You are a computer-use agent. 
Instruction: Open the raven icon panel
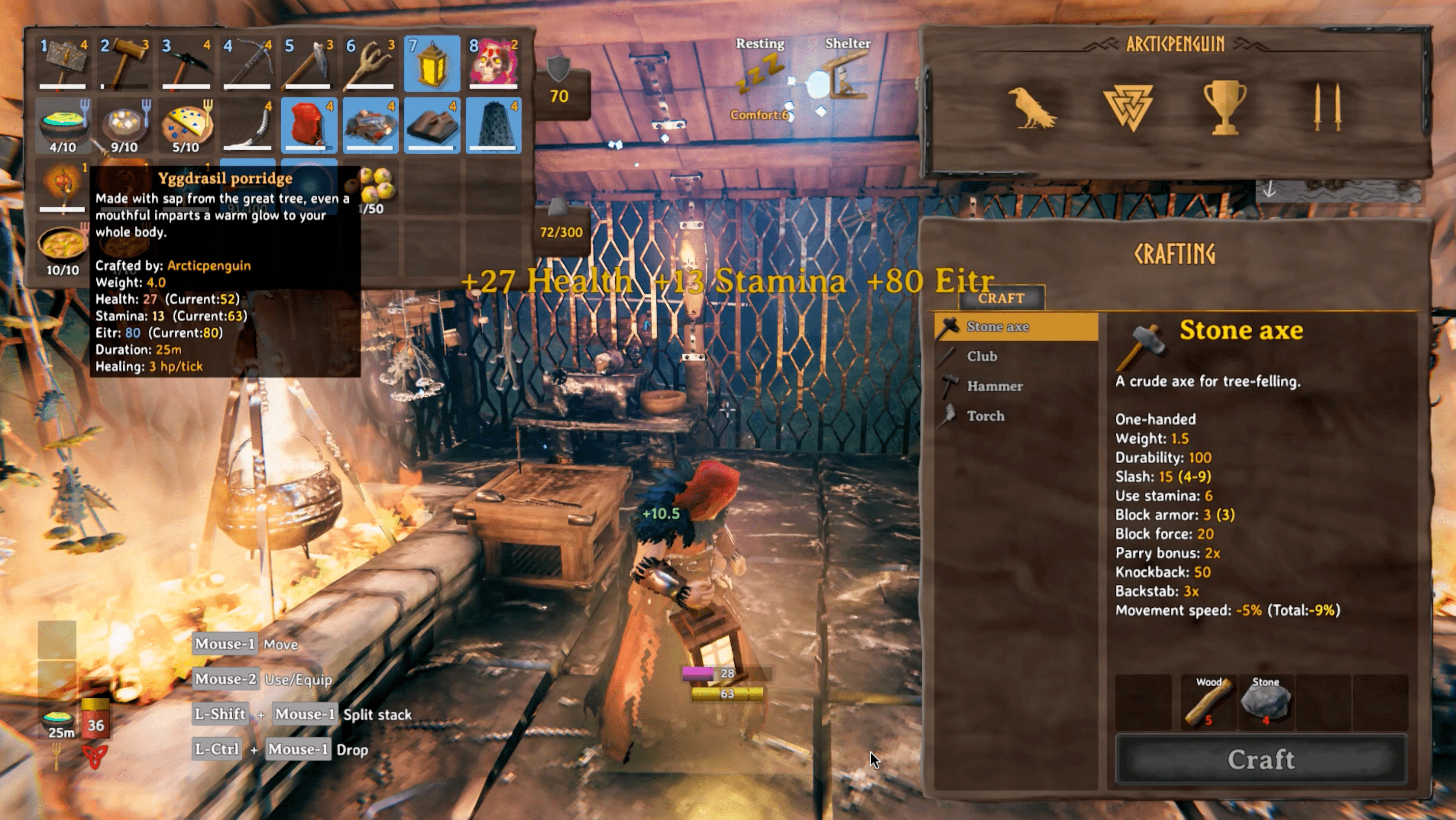[1031, 107]
